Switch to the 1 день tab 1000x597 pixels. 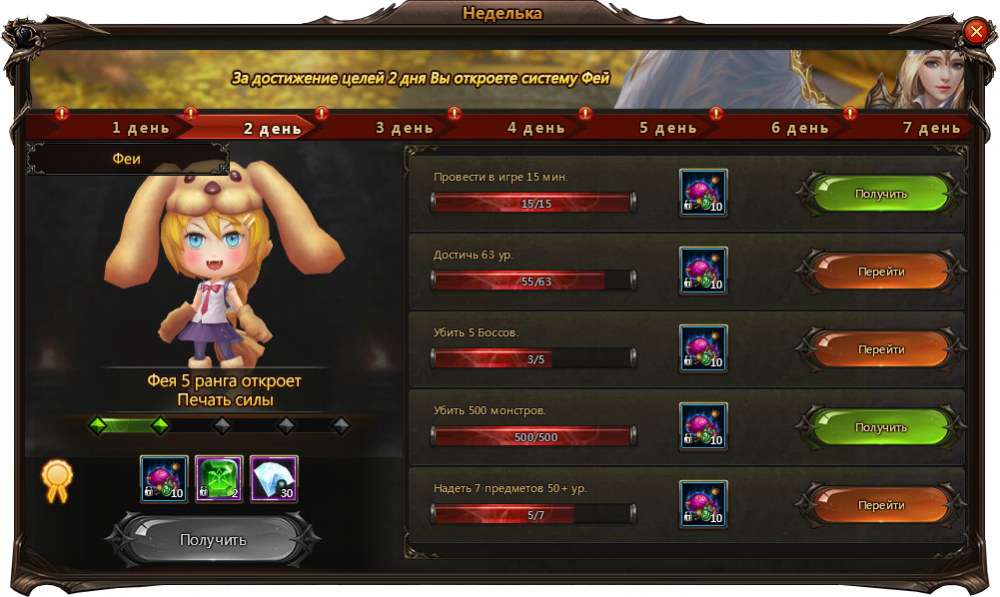(x=140, y=128)
